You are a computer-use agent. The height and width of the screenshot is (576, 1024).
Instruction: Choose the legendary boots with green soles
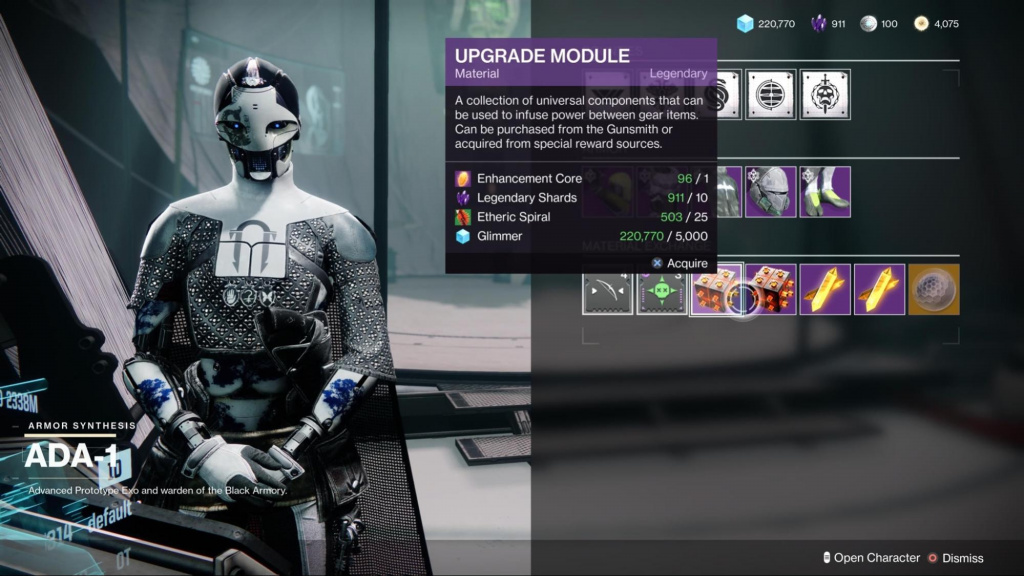pos(825,191)
